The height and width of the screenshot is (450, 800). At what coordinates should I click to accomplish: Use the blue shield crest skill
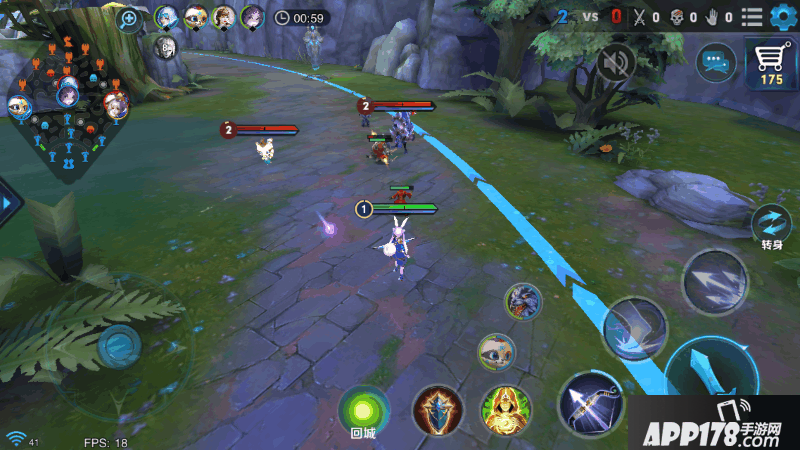click(x=437, y=409)
